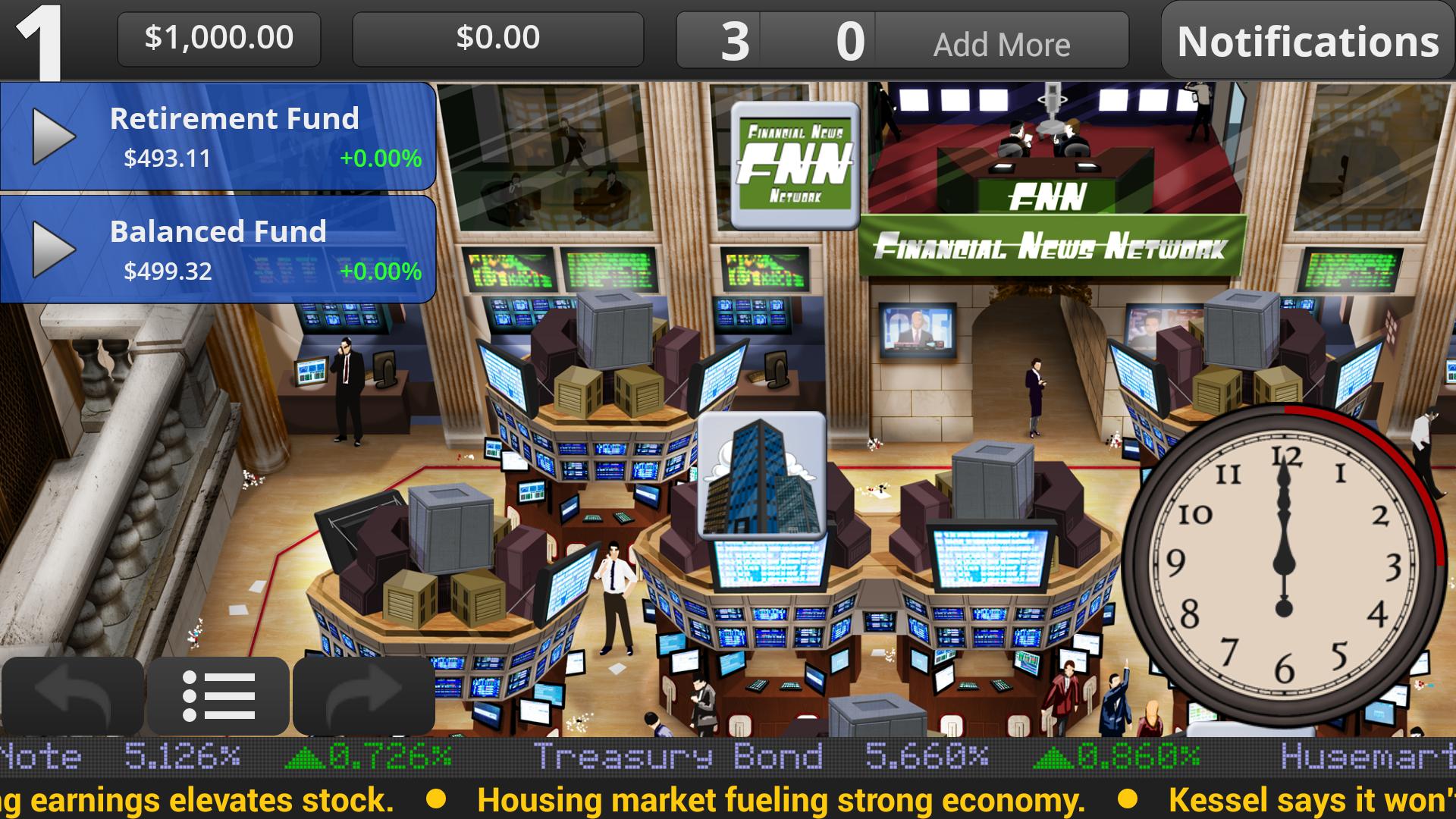The width and height of the screenshot is (1456, 819).
Task: Click the undo back arrow button
Action: 73,695
